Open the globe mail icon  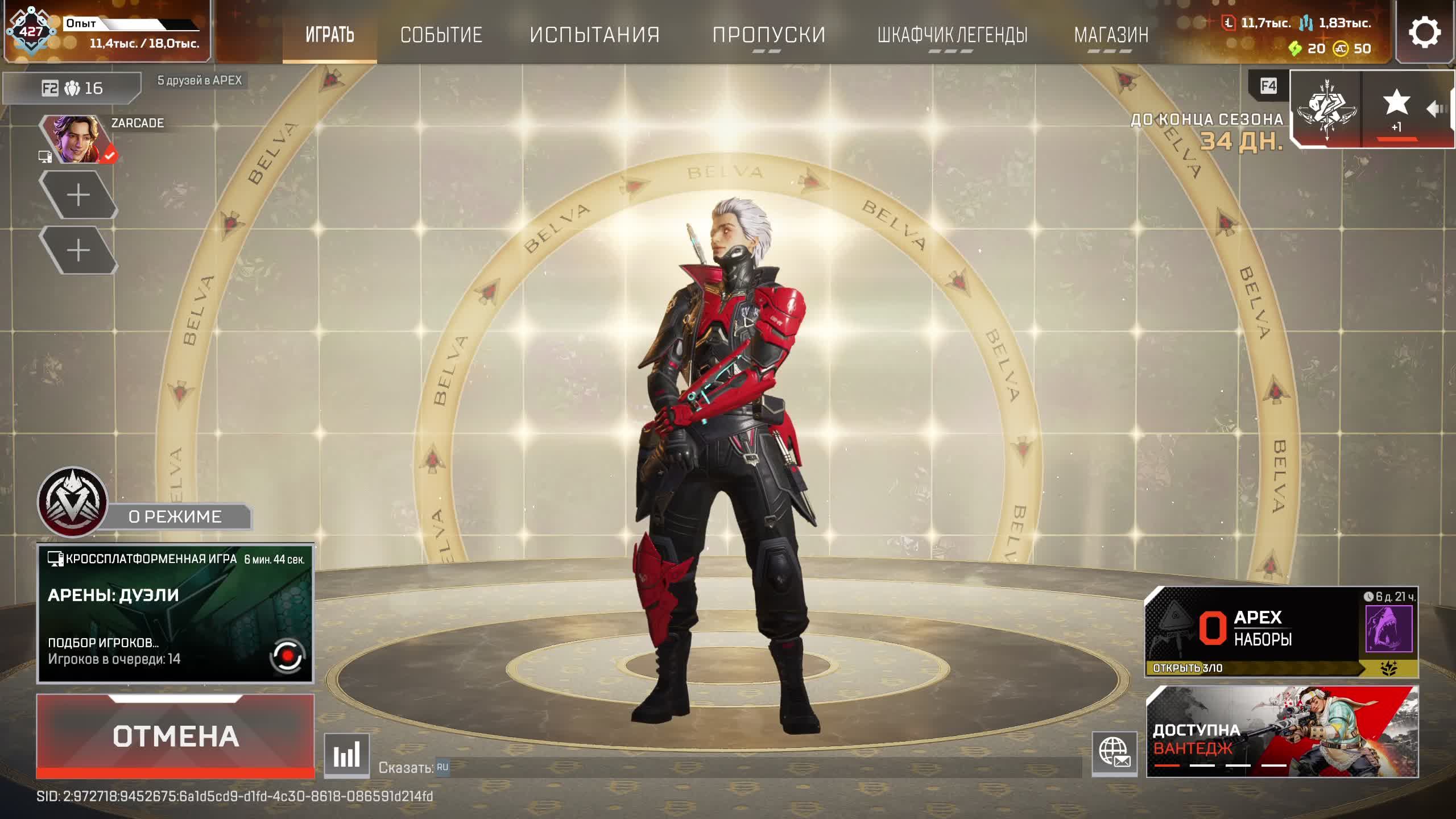[x=1114, y=754]
